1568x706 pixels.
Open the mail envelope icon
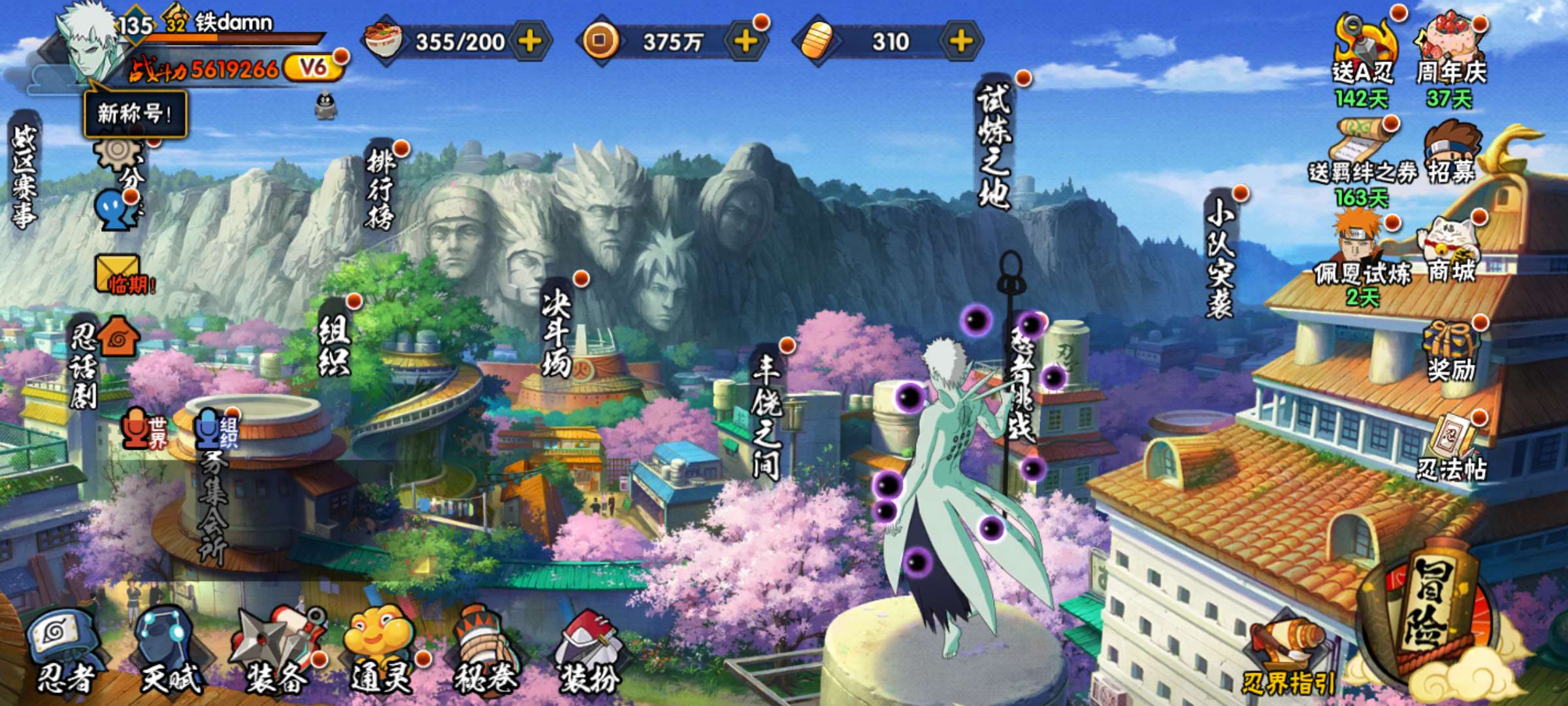(x=119, y=273)
